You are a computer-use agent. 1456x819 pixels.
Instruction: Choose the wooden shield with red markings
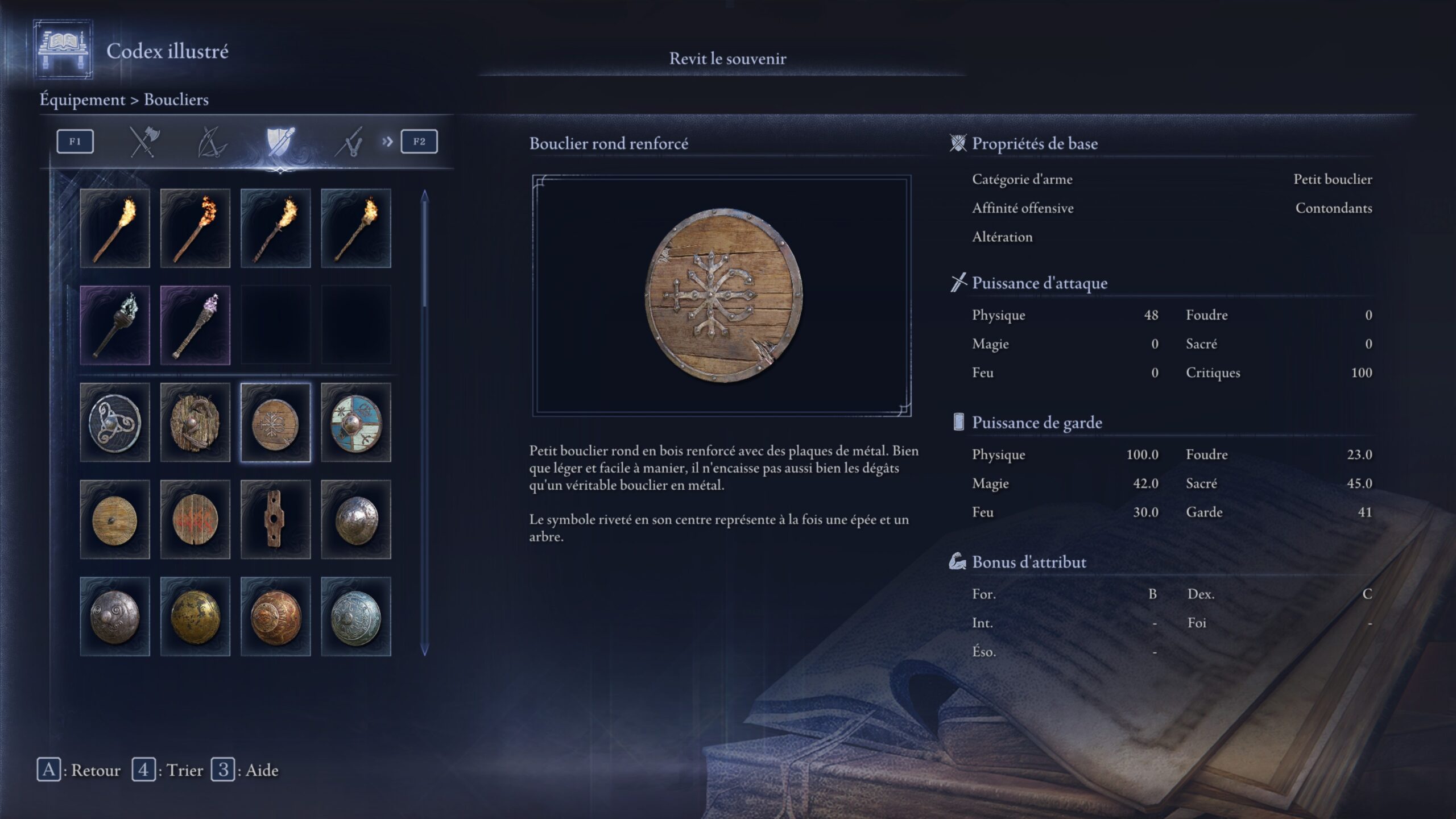click(195, 519)
